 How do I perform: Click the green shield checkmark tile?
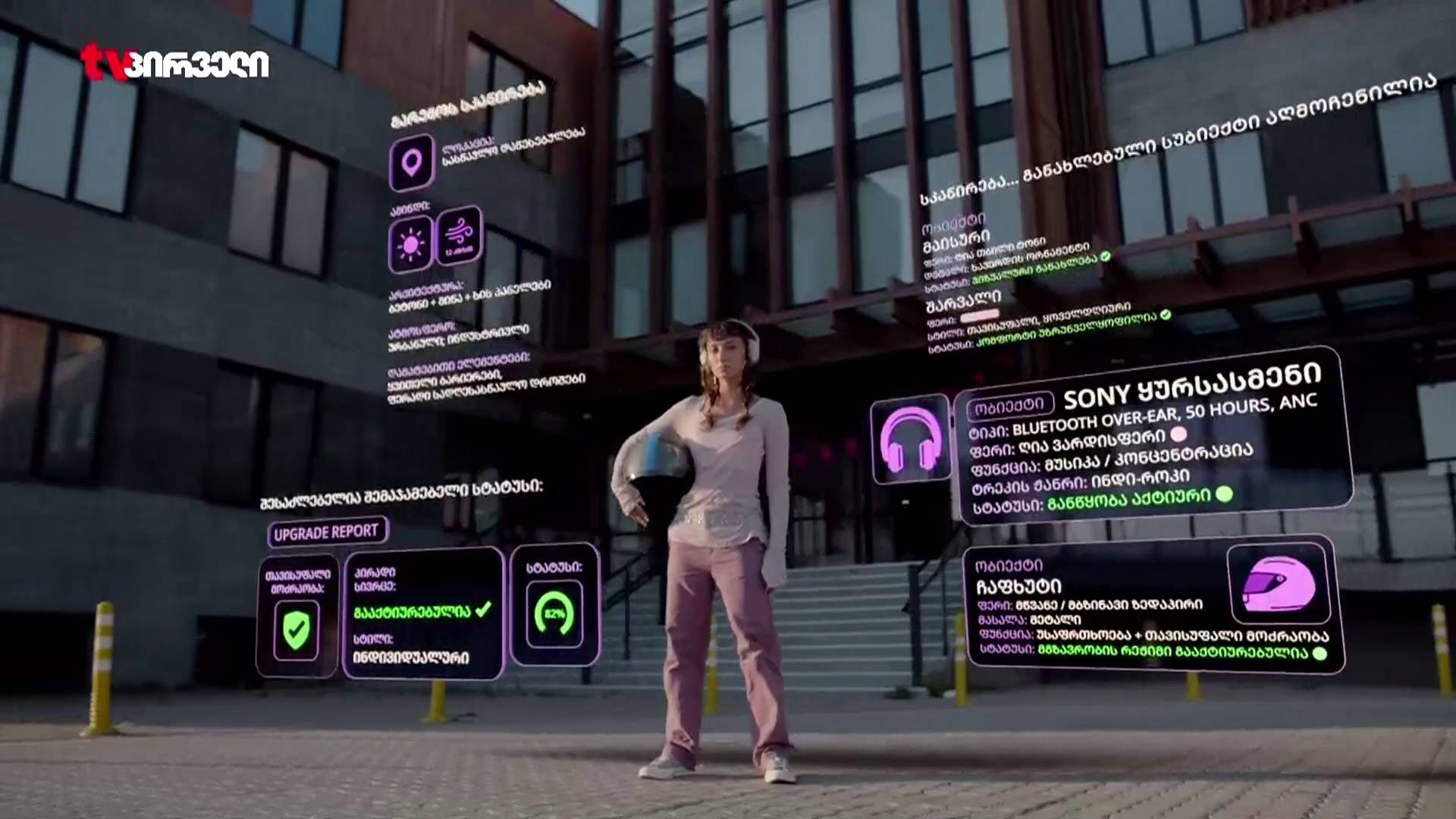297,628
